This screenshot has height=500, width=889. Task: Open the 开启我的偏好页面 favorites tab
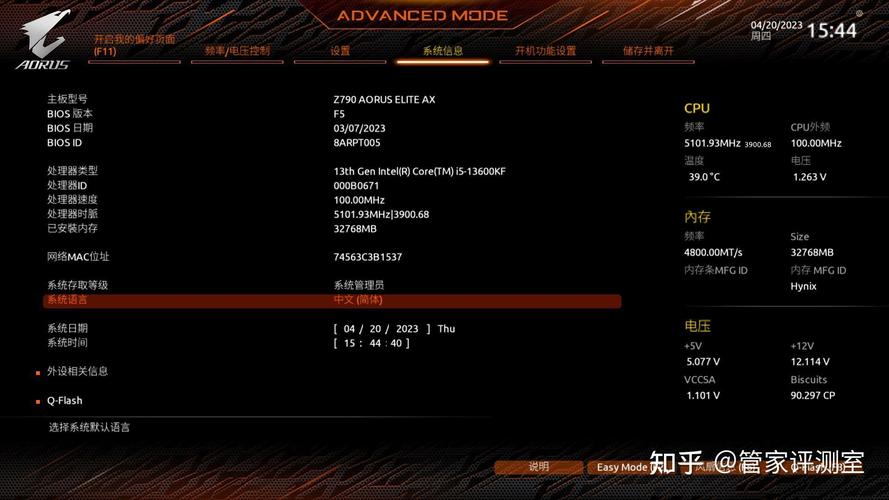pos(134,45)
